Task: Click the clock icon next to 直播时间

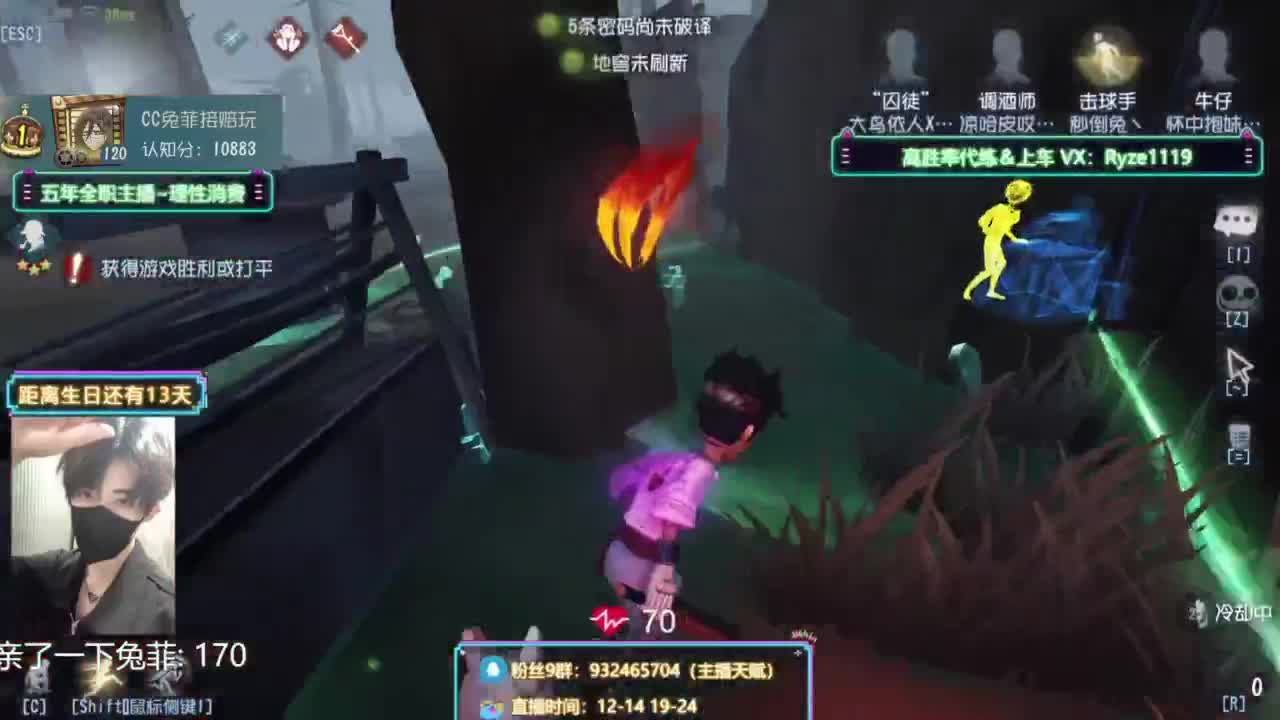Action: [490, 706]
